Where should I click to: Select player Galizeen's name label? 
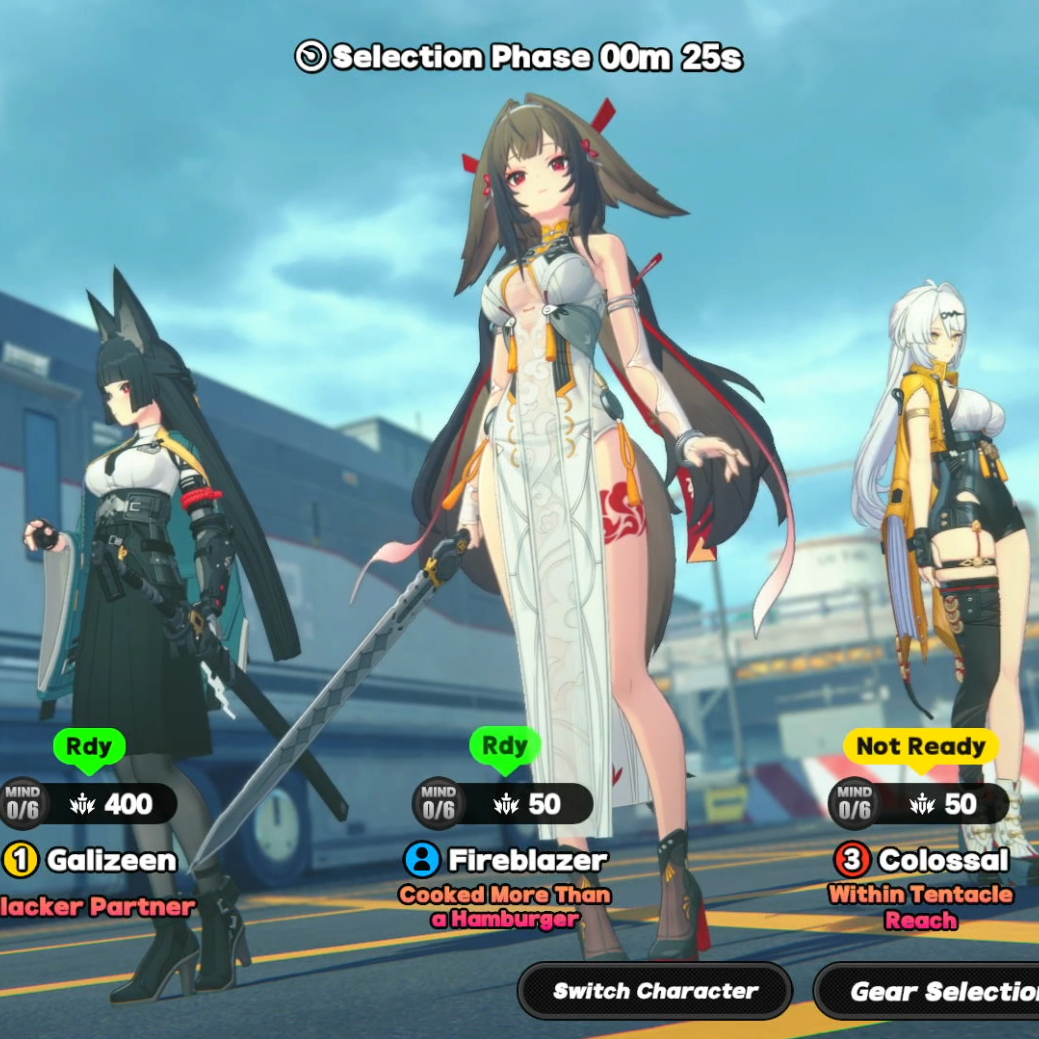point(111,860)
